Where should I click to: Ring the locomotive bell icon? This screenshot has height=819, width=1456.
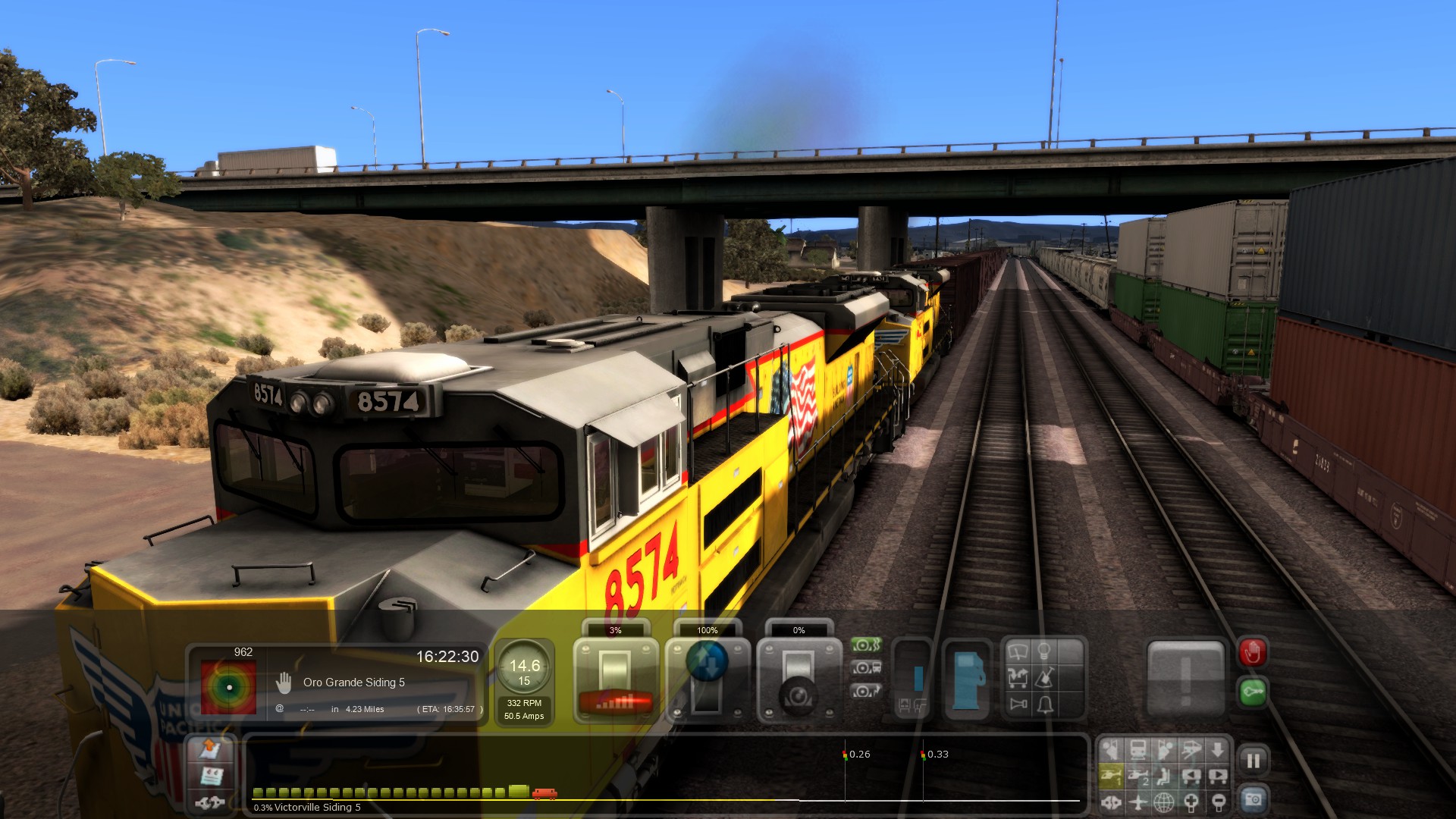(1045, 704)
